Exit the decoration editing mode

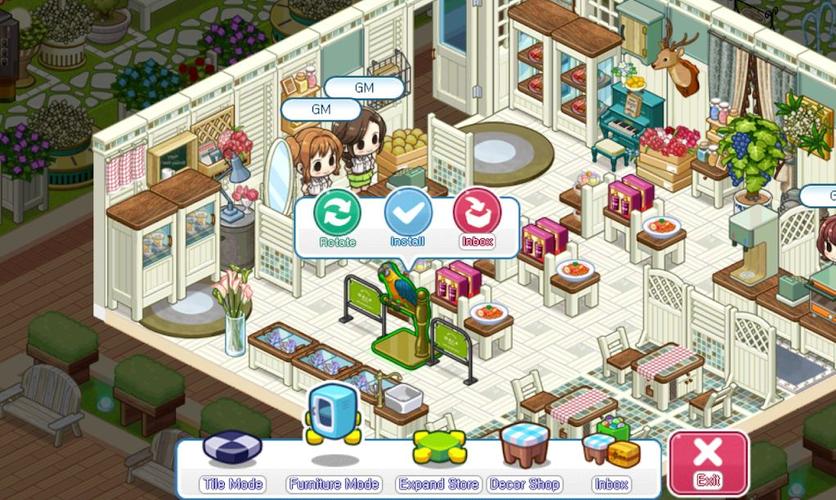[x=708, y=463]
